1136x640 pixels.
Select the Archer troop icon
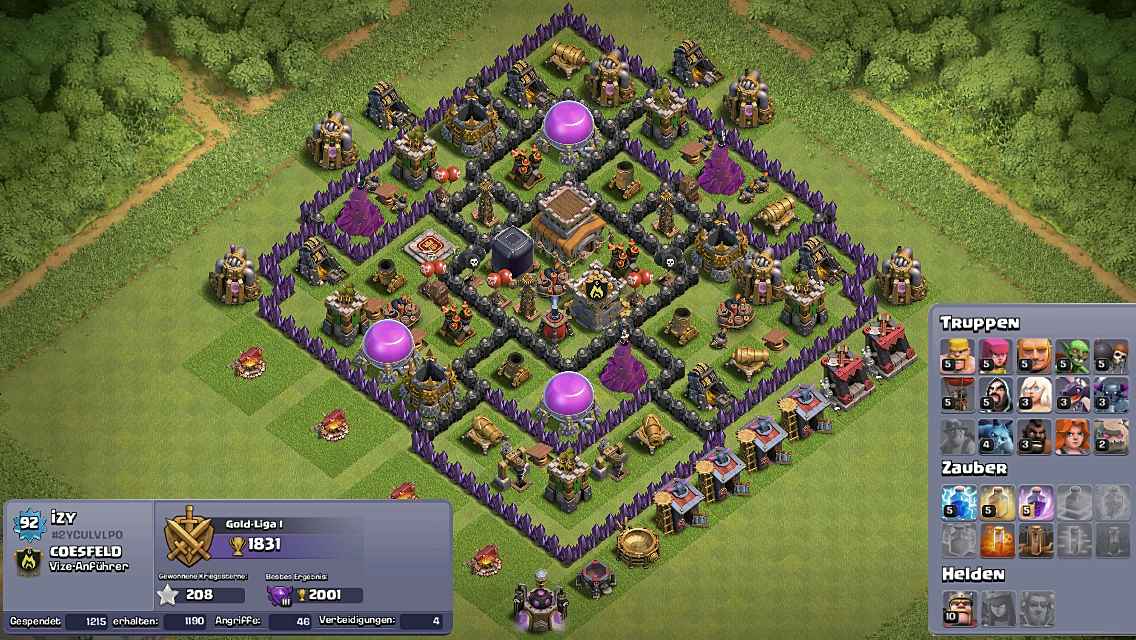coord(996,356)
